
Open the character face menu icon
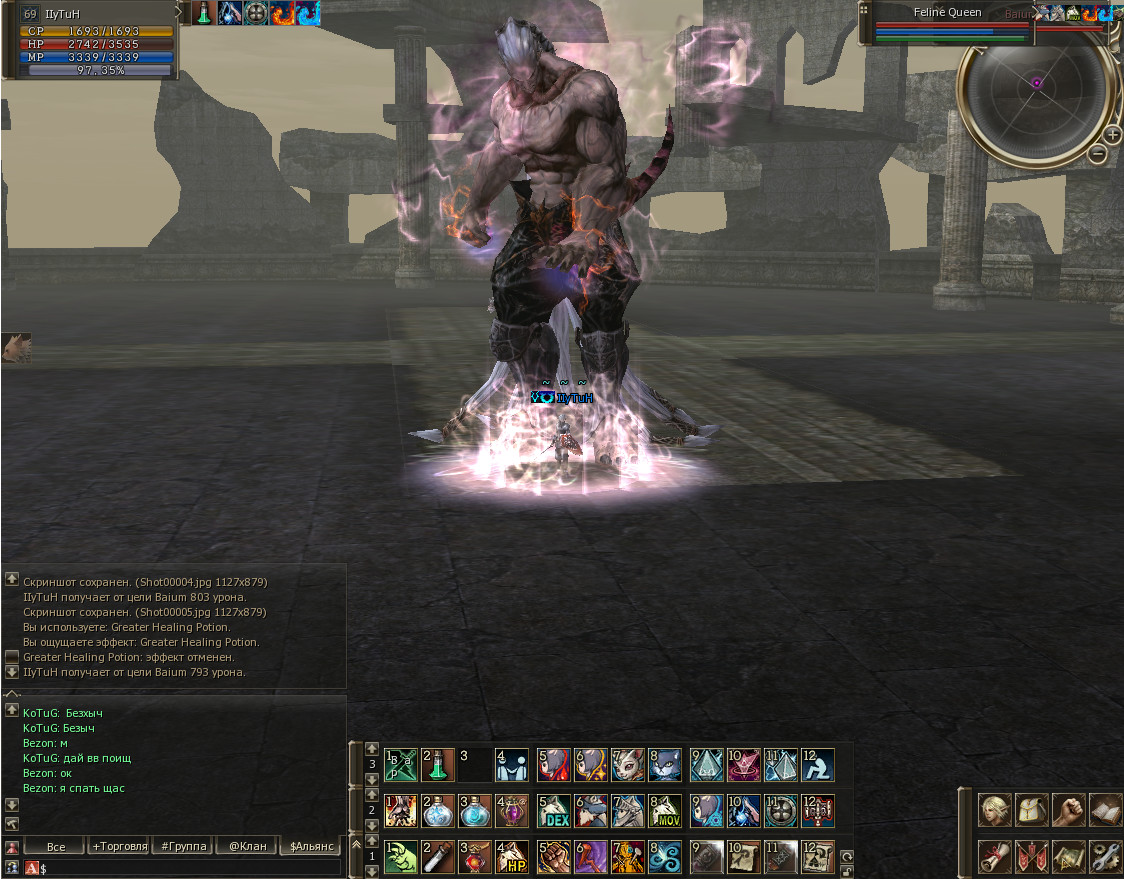(995, 810)
